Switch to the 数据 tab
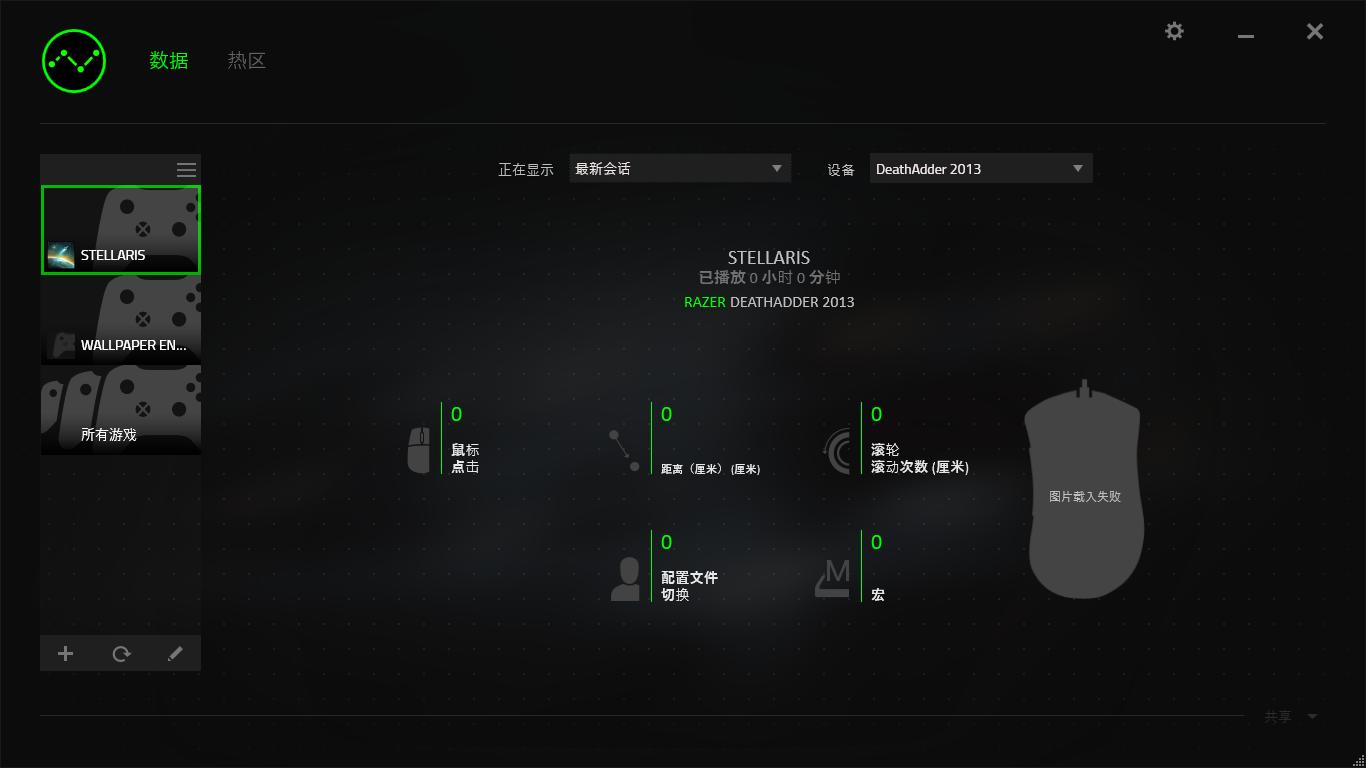The image size is (1366, 768). pyautogui.click(x=168, y=60)
